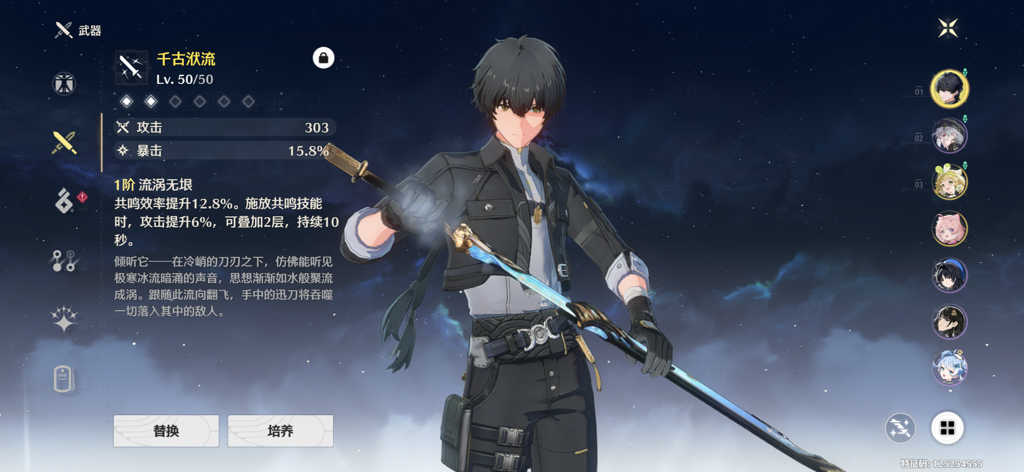Screen dimensions: 1024x472
Task: Click the 替换 (replace weapon) button
Action: click(166, 431)
